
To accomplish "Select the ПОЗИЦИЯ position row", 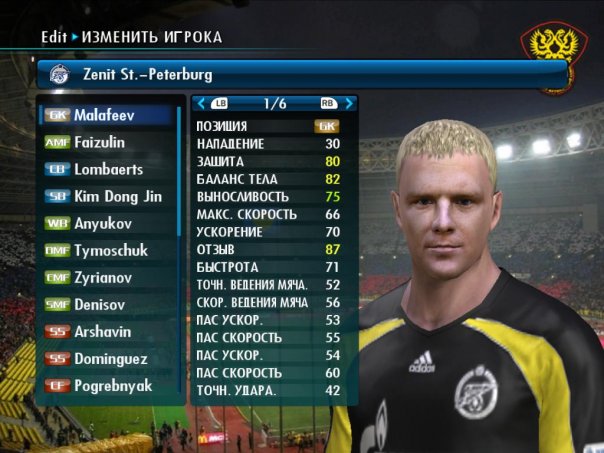I will pyautogui.click(x=268, y=126).
